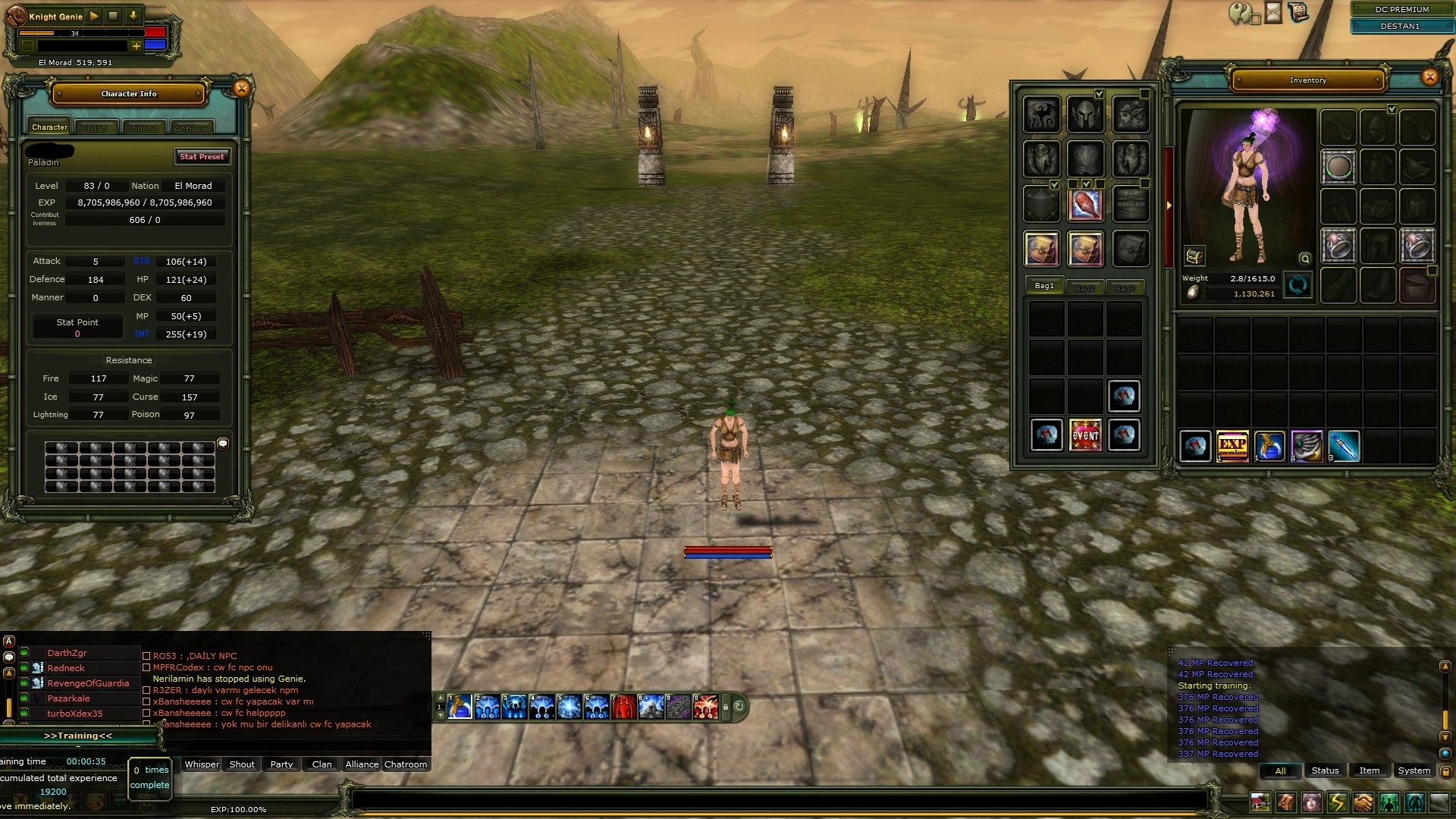Start the Knight Genie with play button
The height and width of the screenshot is (819, 1456).
[x=94, y=16]
